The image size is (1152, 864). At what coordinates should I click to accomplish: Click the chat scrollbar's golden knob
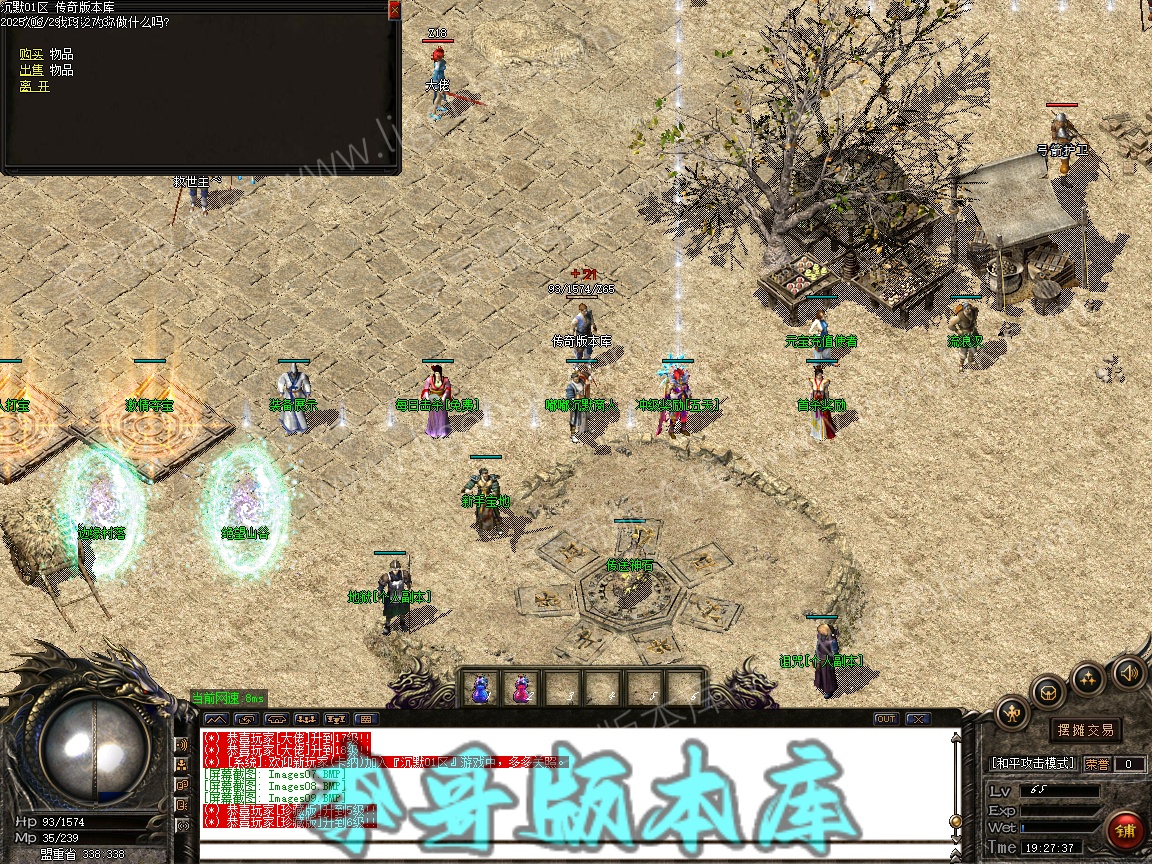point(956,821)
